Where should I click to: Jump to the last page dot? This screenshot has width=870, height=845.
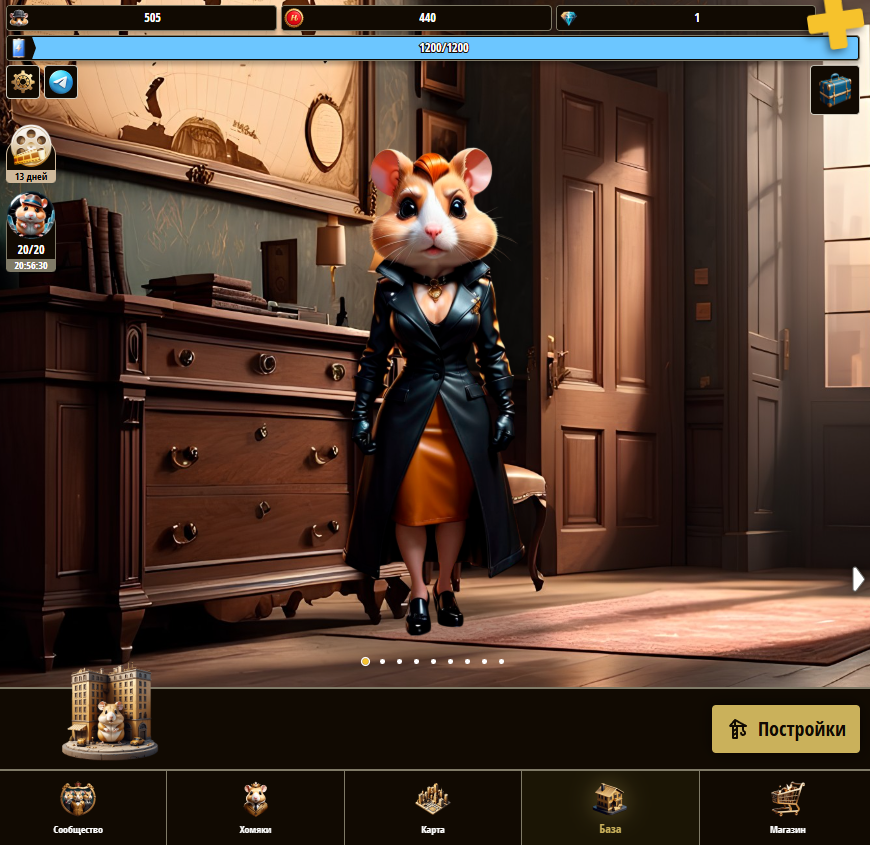coord(501,661)
